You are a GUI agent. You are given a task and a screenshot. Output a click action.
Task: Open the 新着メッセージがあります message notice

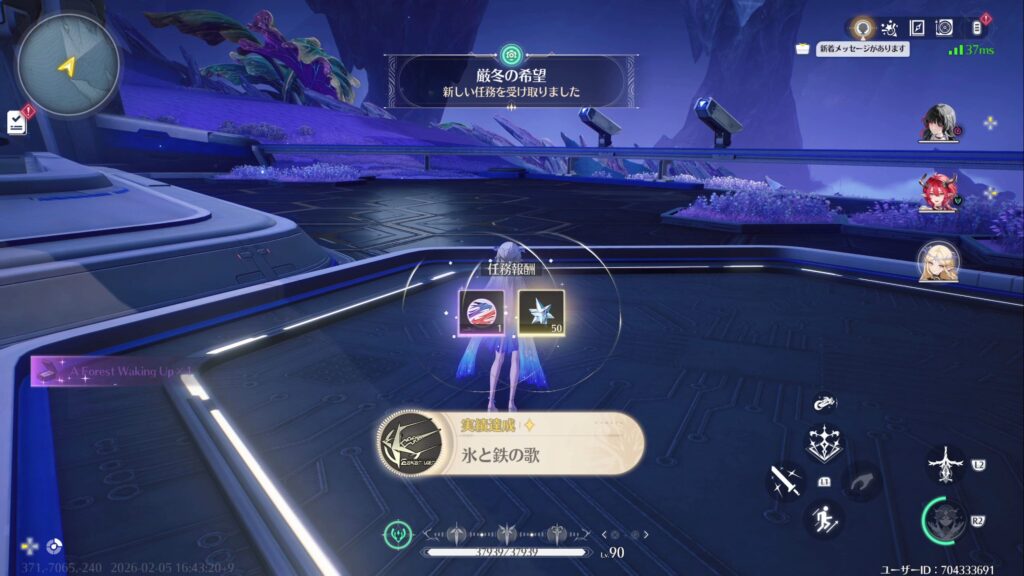(x=862, y=49)
